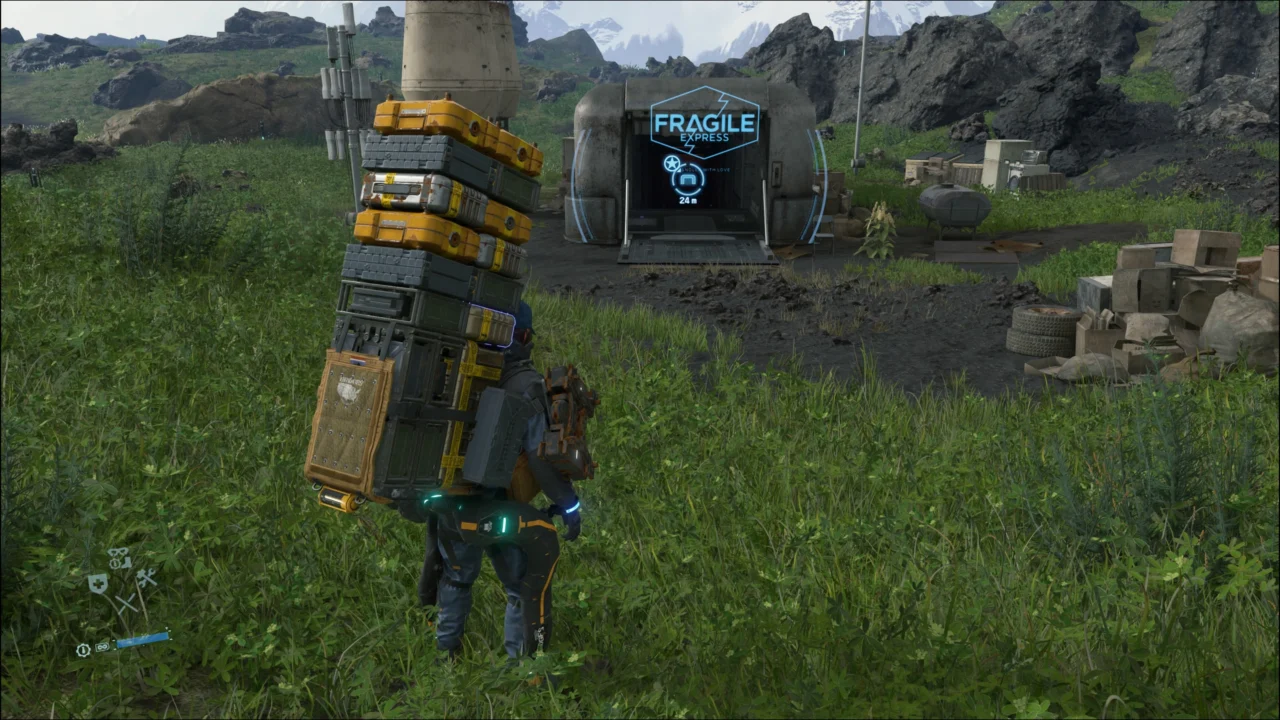Click the 24 m distance readout
Viewport: 1280px width, 720px height.
coord(686,200)
